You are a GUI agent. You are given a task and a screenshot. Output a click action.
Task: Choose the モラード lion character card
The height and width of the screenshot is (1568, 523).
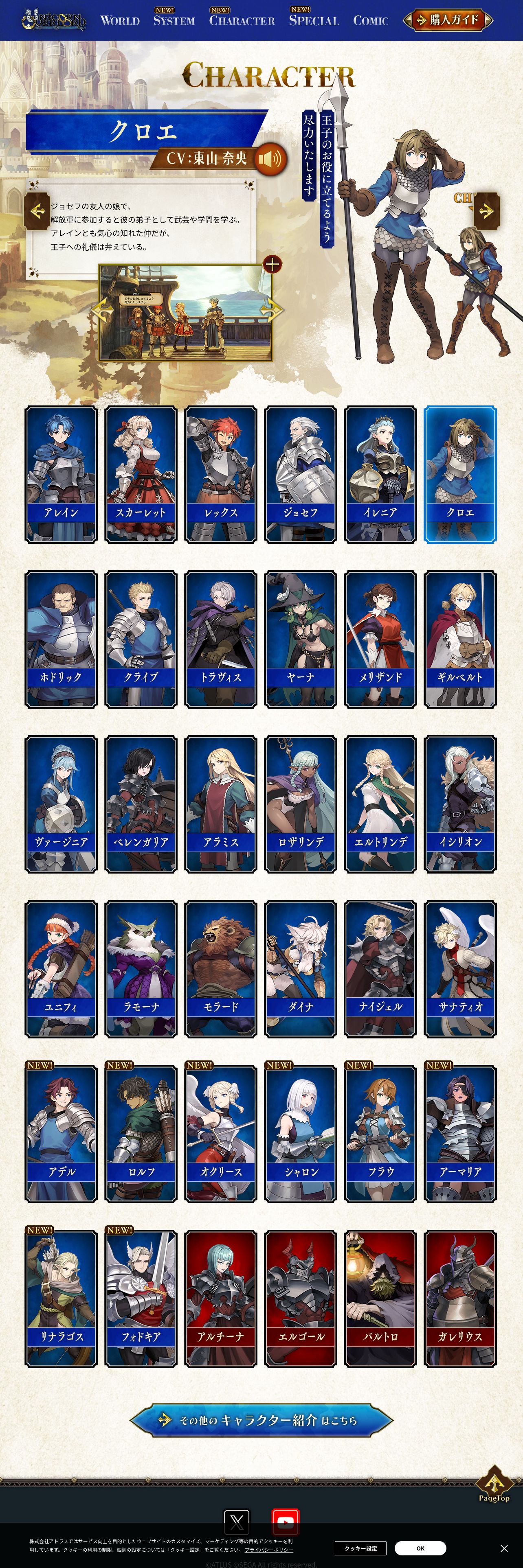(220, 969)
